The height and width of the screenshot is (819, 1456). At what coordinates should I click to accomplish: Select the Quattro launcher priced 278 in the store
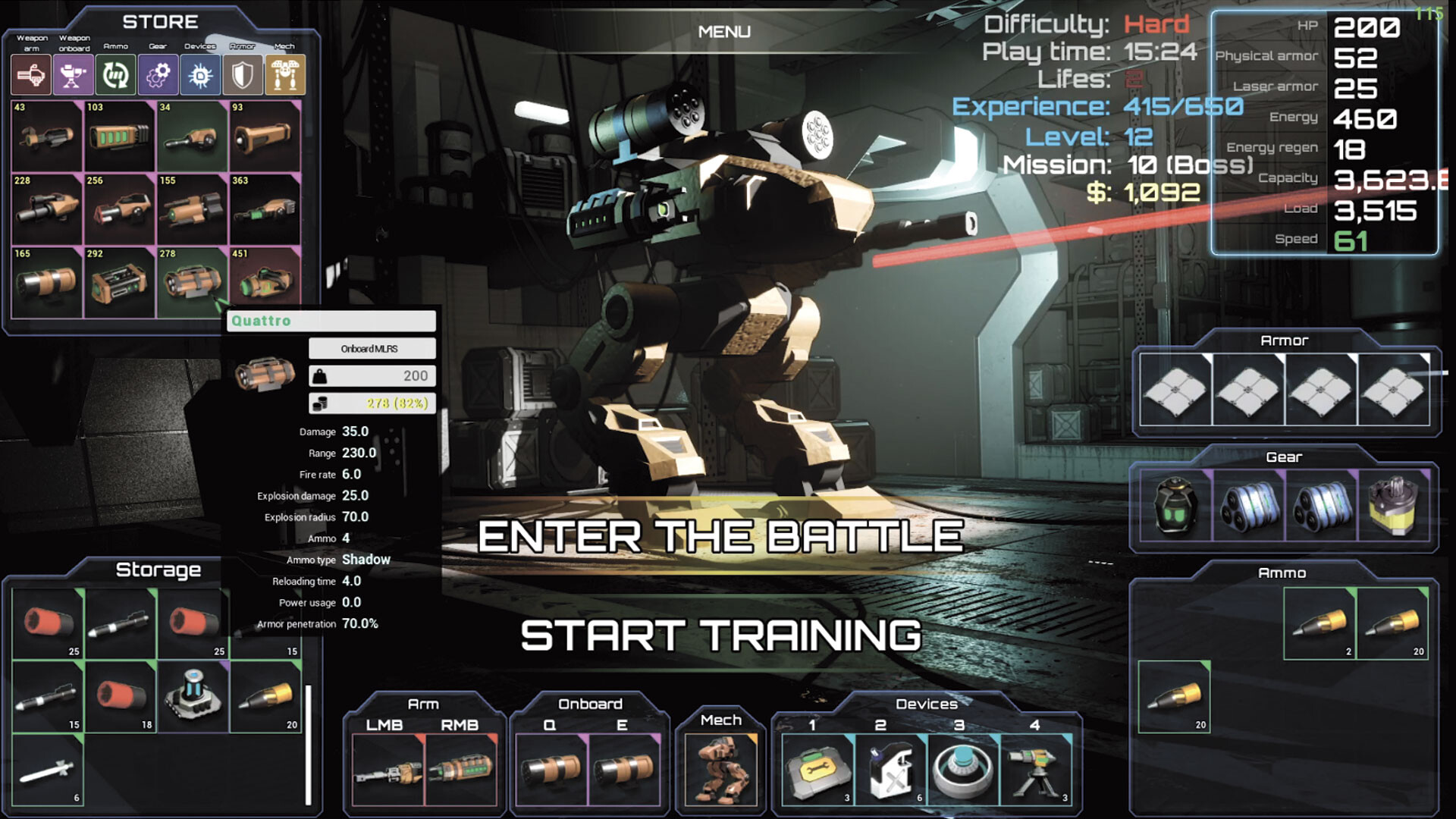pyautogui.click(x=192, y=283)
